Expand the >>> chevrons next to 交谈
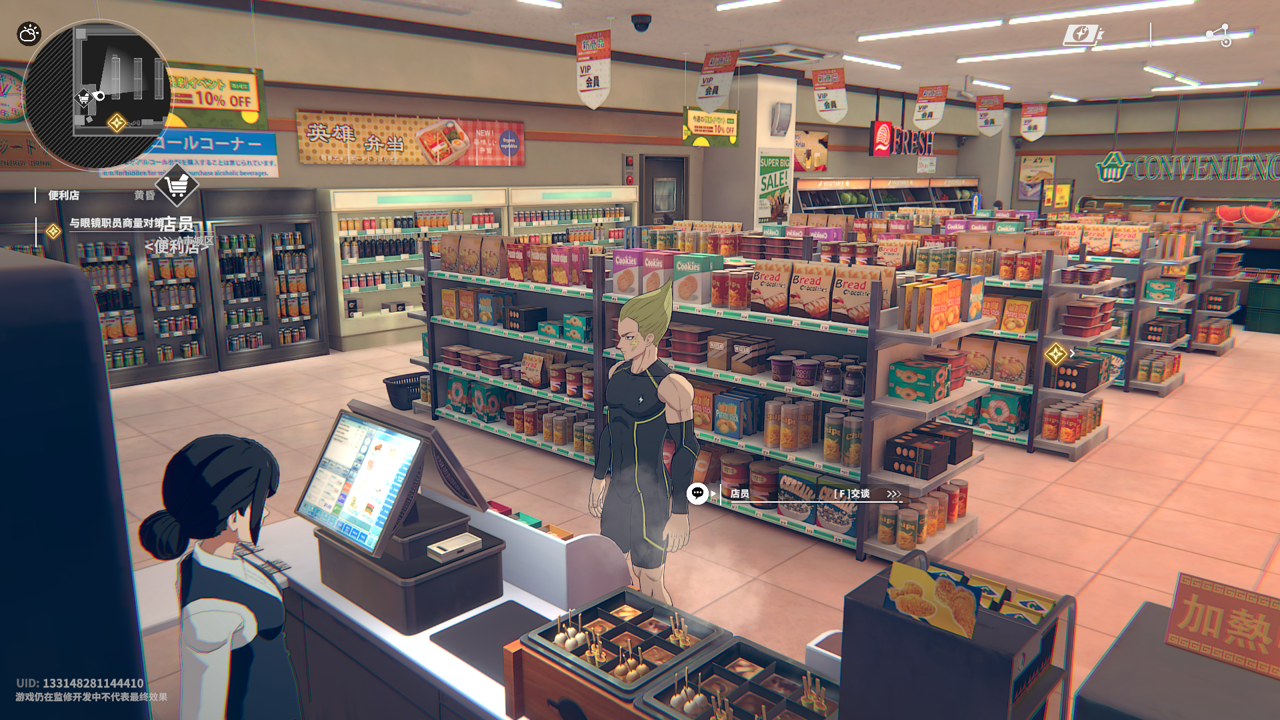Screen dimensions: 1280x720 click(x=894, y=492)
